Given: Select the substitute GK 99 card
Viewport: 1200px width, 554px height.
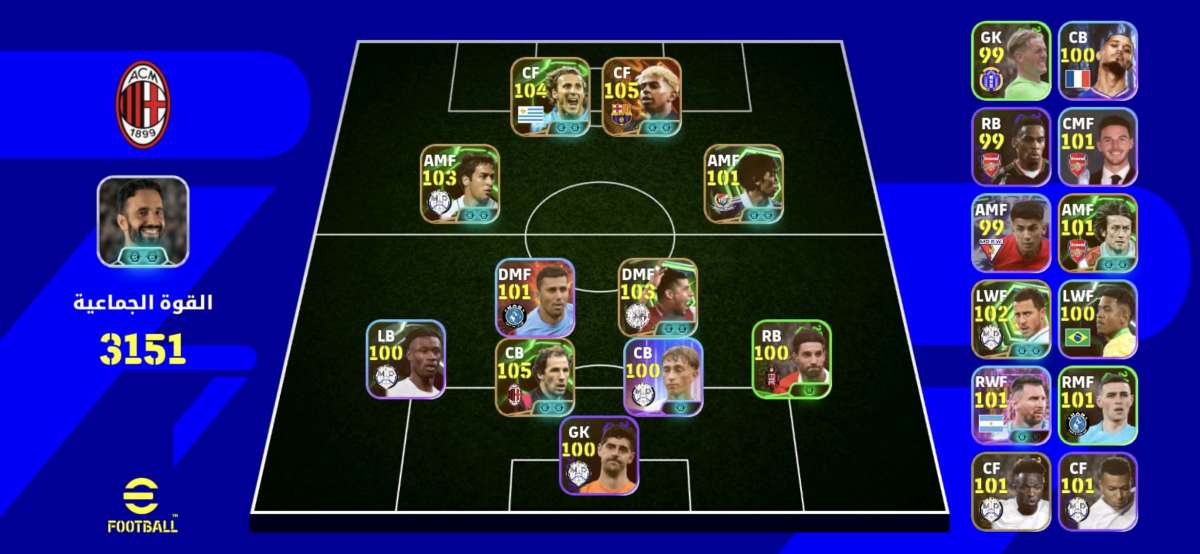Looking at the screenshot, I should click(1011, 61).
